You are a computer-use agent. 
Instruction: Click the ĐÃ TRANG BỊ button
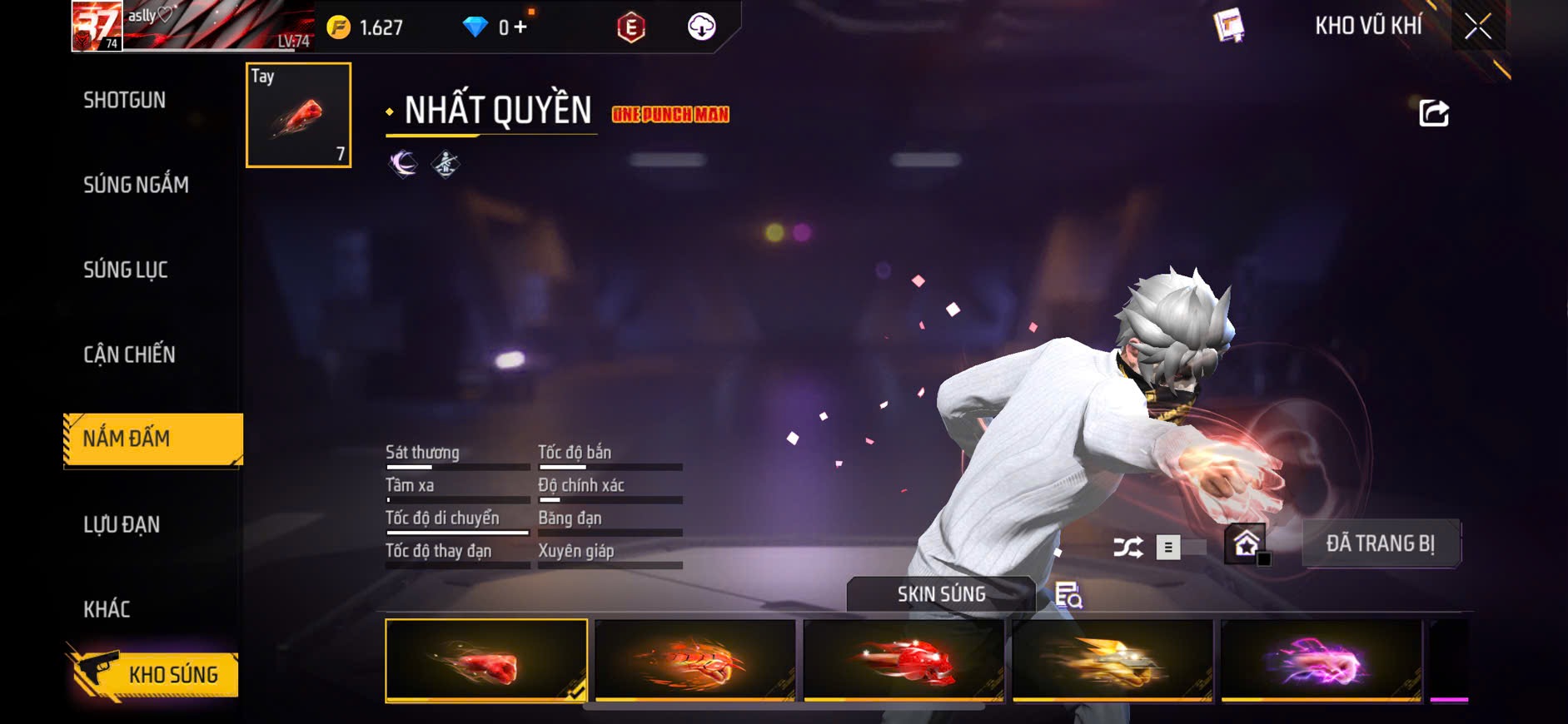pos(1380,543)
